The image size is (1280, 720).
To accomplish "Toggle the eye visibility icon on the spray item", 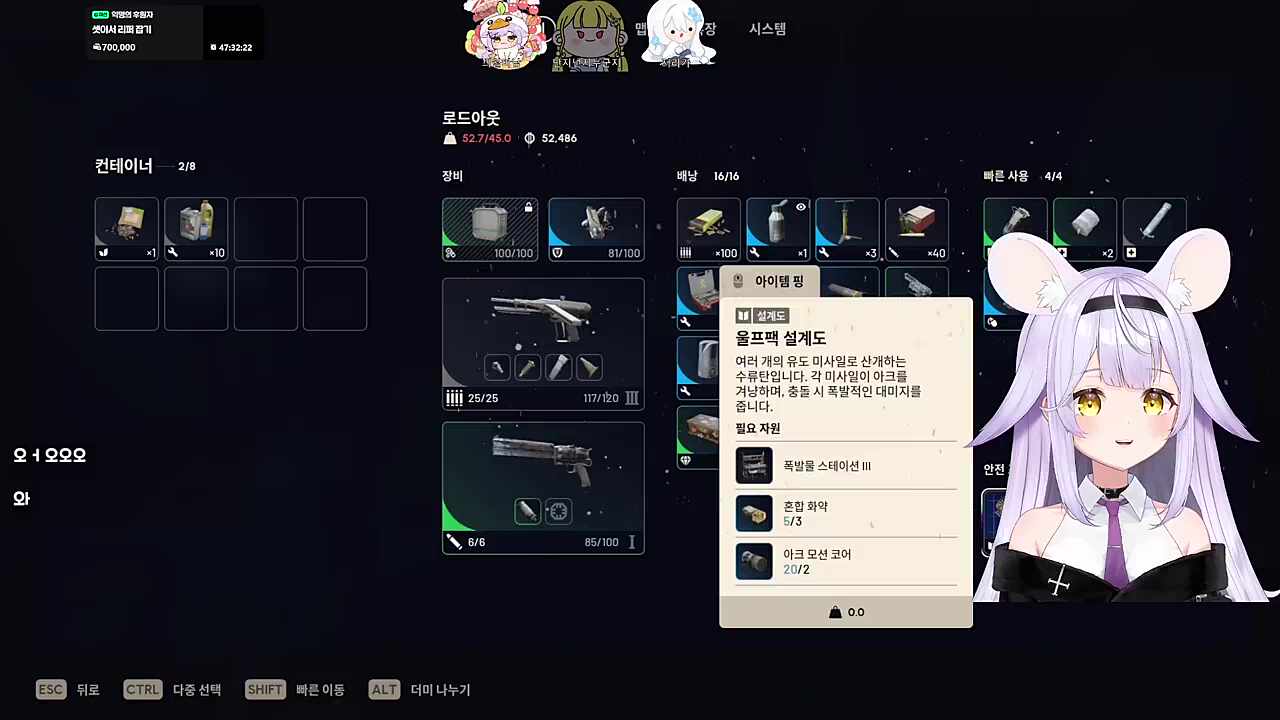I will (800, 207).
